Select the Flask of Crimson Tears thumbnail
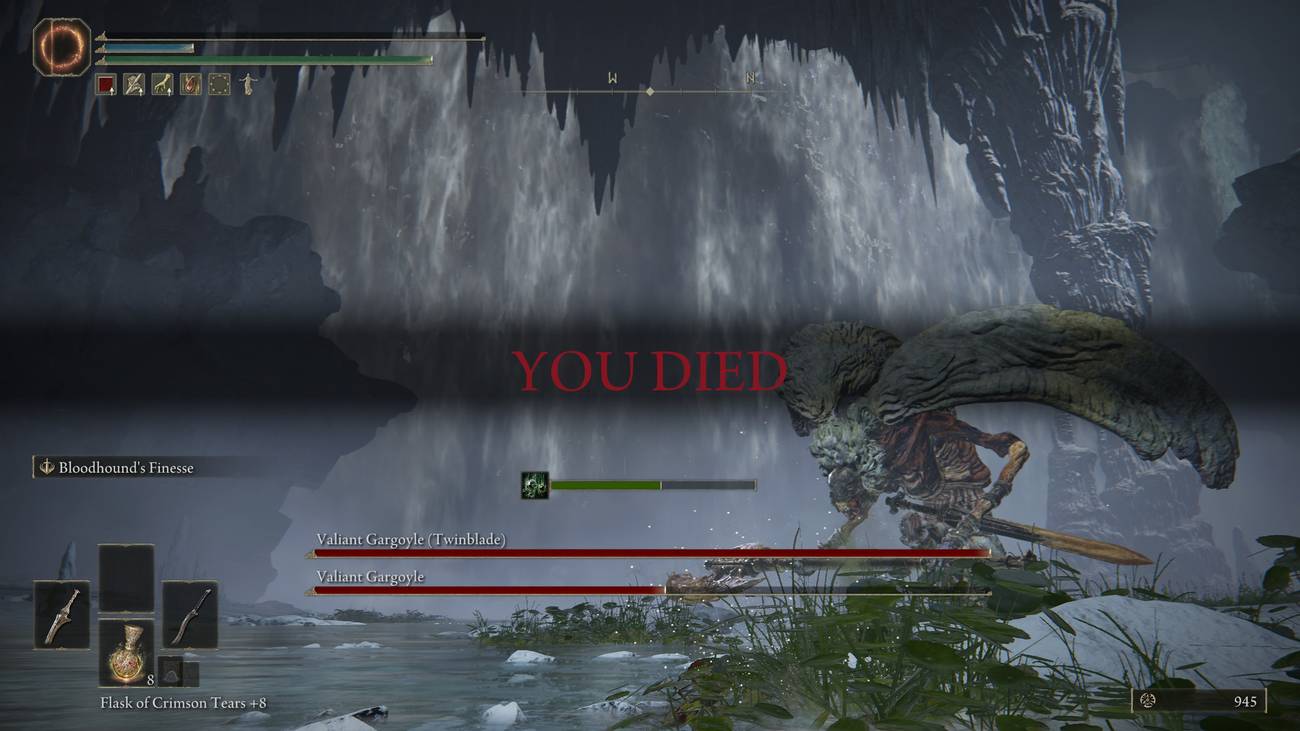Screen dimensions: 1300x731 (127, 652)
